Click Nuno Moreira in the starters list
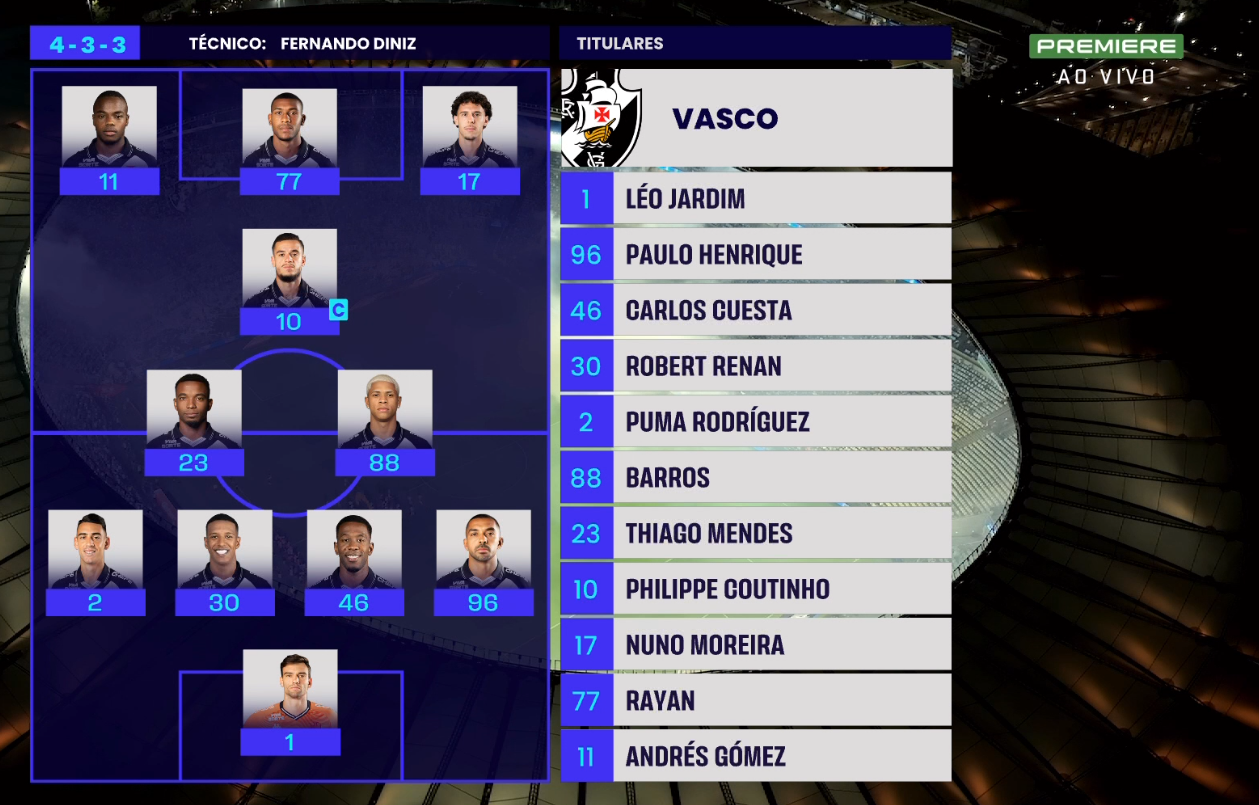 pos(755,645)
